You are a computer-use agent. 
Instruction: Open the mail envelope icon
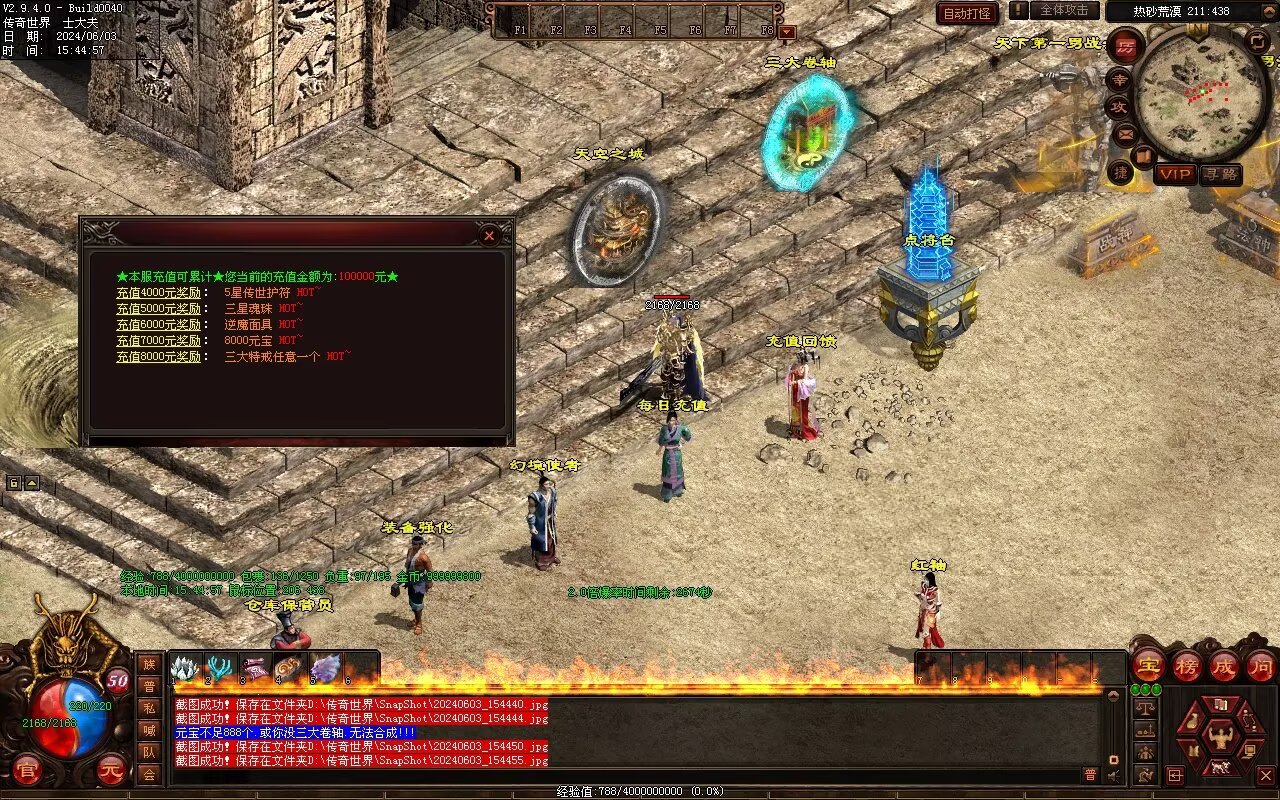[x=1126, y=133]
